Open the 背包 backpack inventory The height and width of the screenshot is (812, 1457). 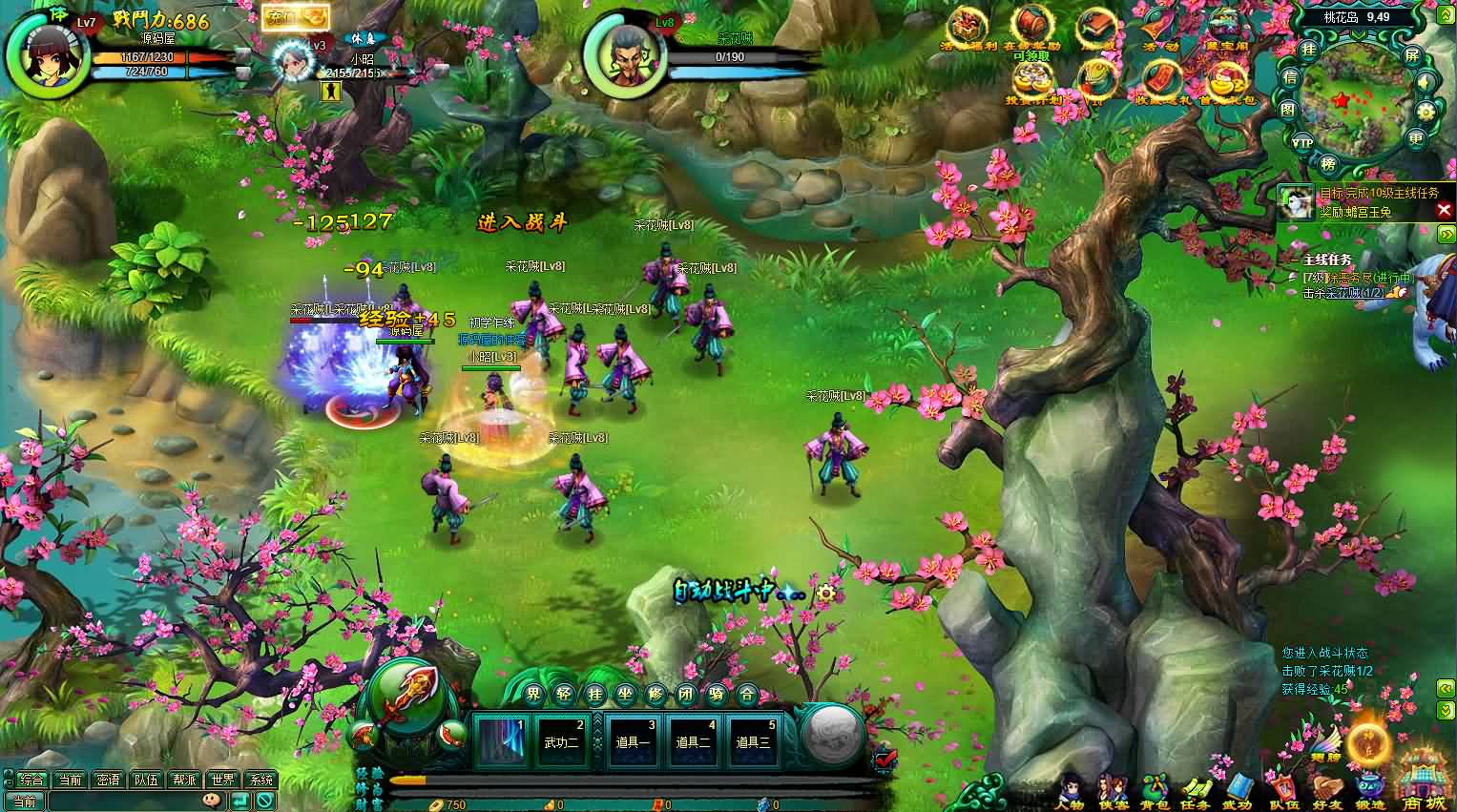(1155, 790)
